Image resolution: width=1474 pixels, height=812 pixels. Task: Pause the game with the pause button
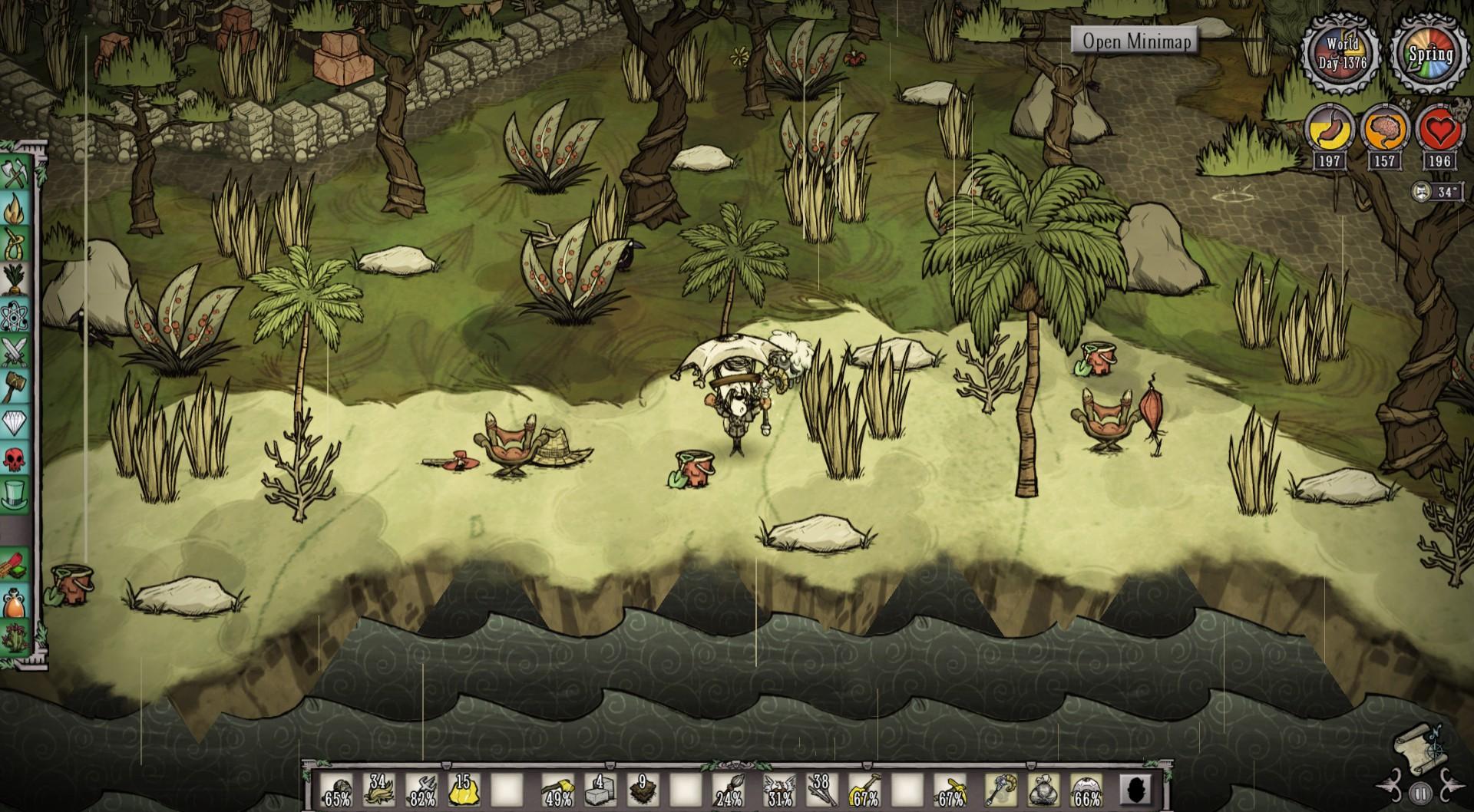[x=1420, y=794]
